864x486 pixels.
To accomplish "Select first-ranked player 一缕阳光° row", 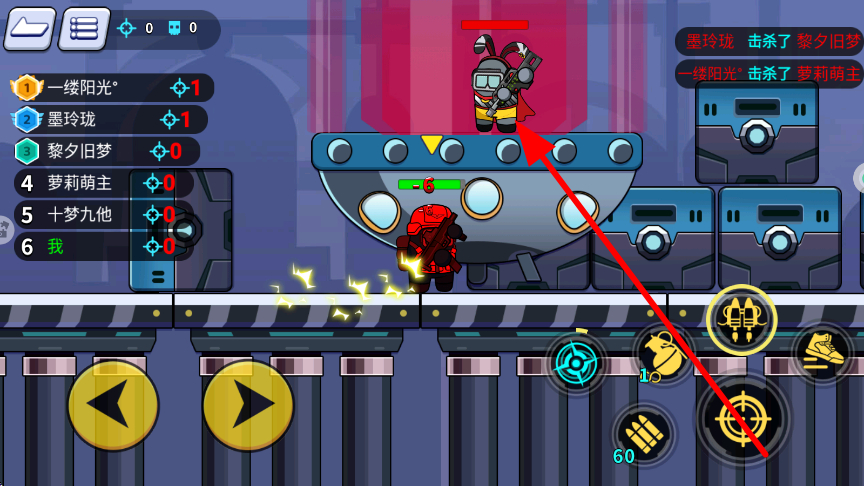I will coord(110,88).
